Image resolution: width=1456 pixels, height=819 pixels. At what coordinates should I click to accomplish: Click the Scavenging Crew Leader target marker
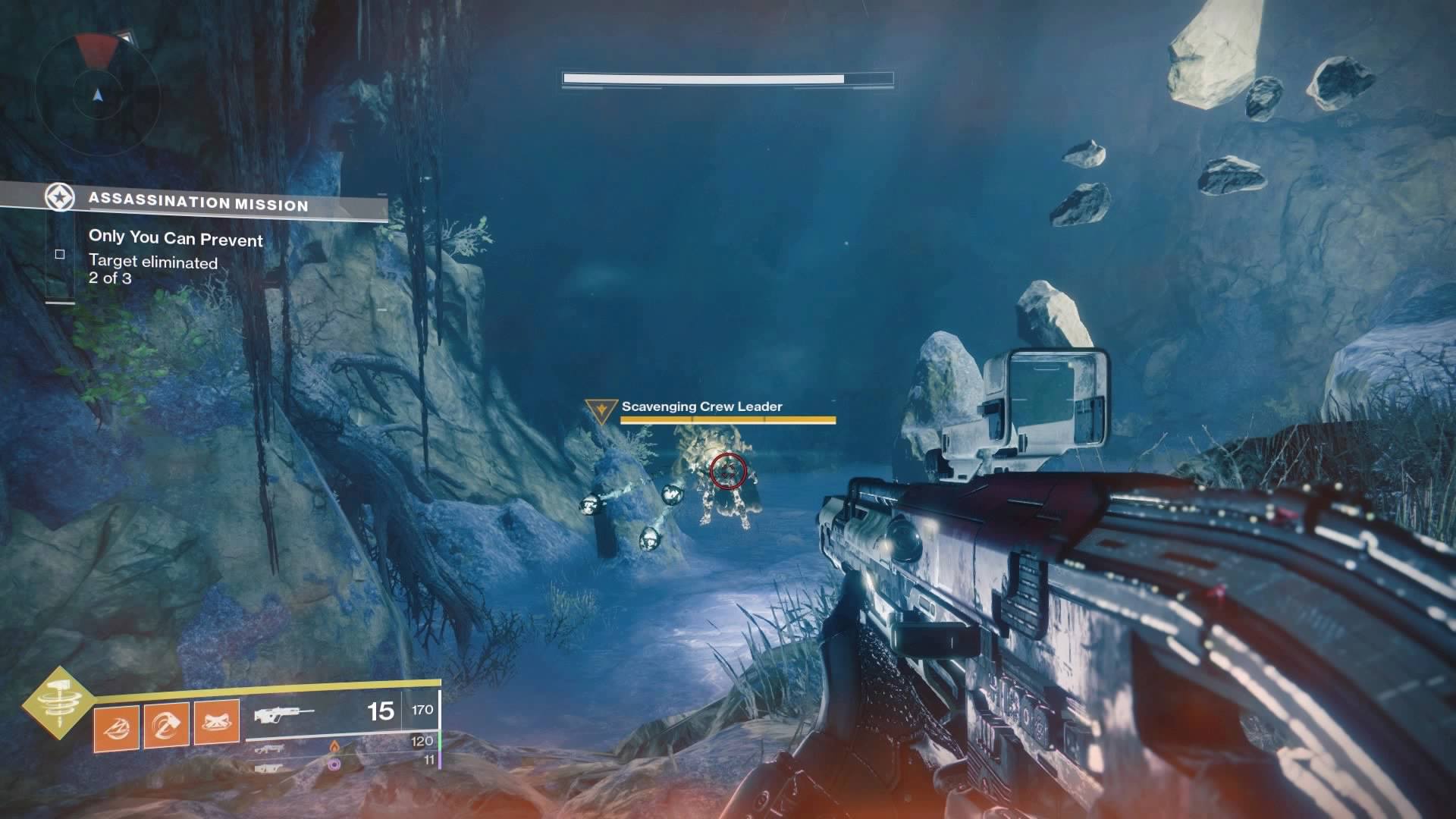click(x=601, y=410)
